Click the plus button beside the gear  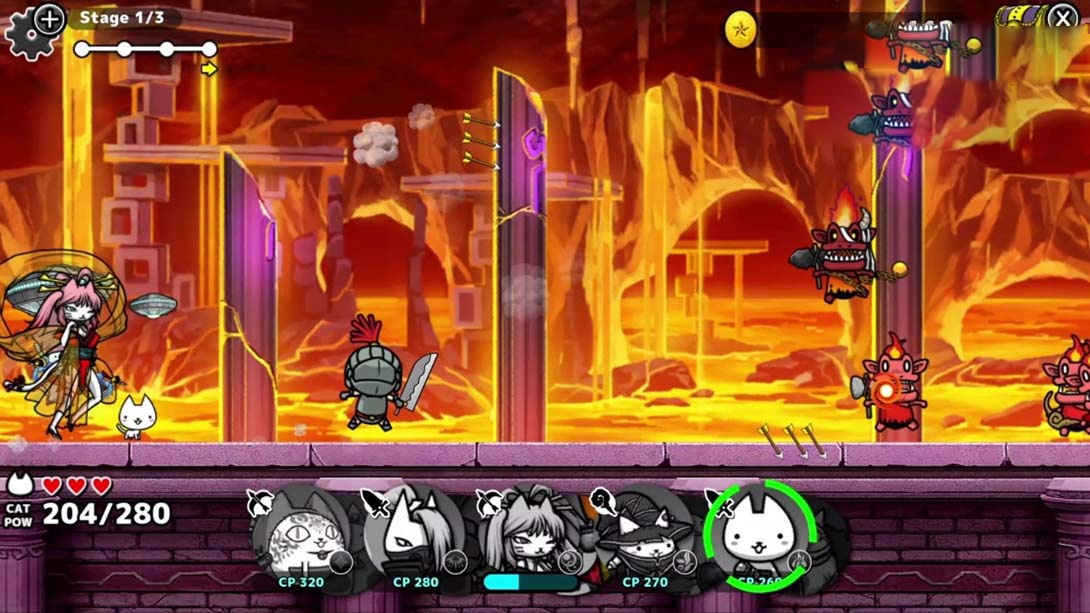click(49, 18)
